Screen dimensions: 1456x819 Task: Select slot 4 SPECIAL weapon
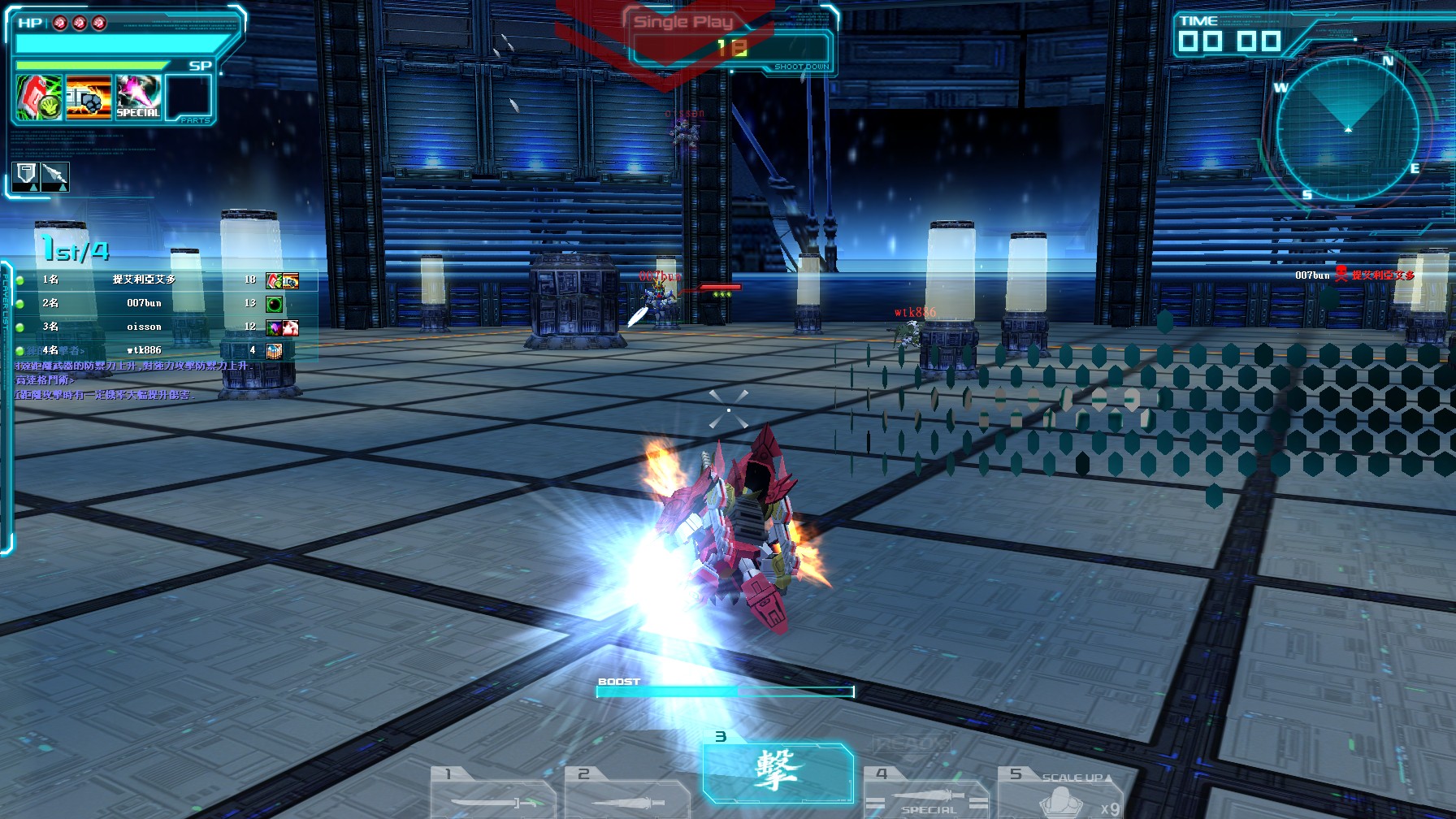[926, 793]
